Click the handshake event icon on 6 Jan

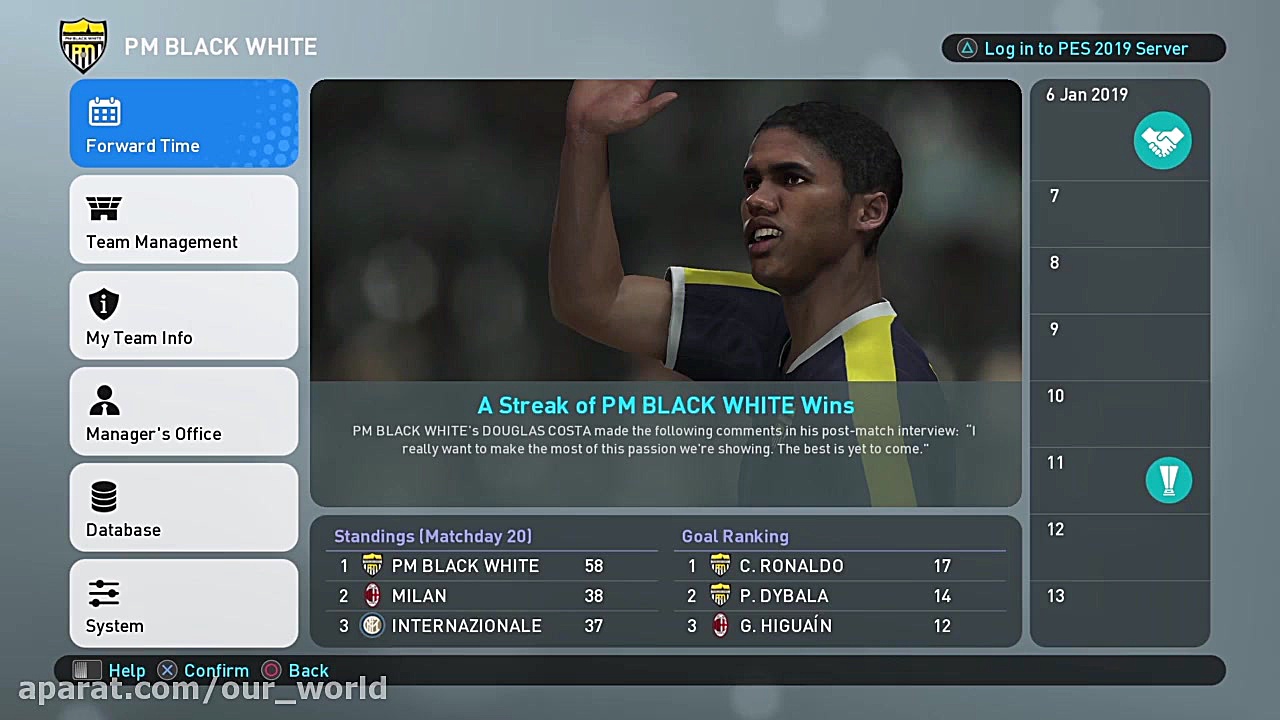click(1163, 141)
